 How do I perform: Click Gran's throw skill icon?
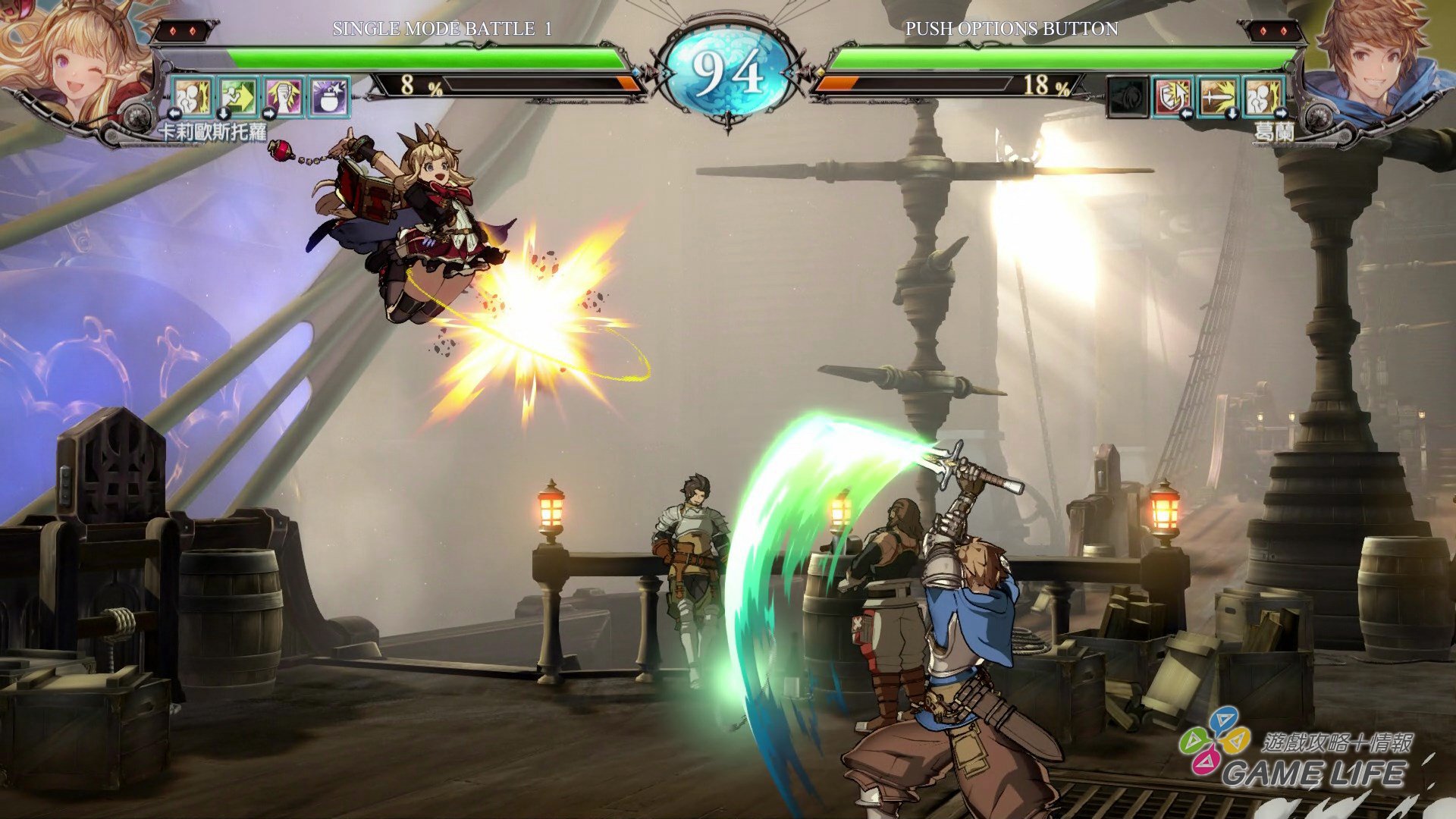pos(1263,96)
